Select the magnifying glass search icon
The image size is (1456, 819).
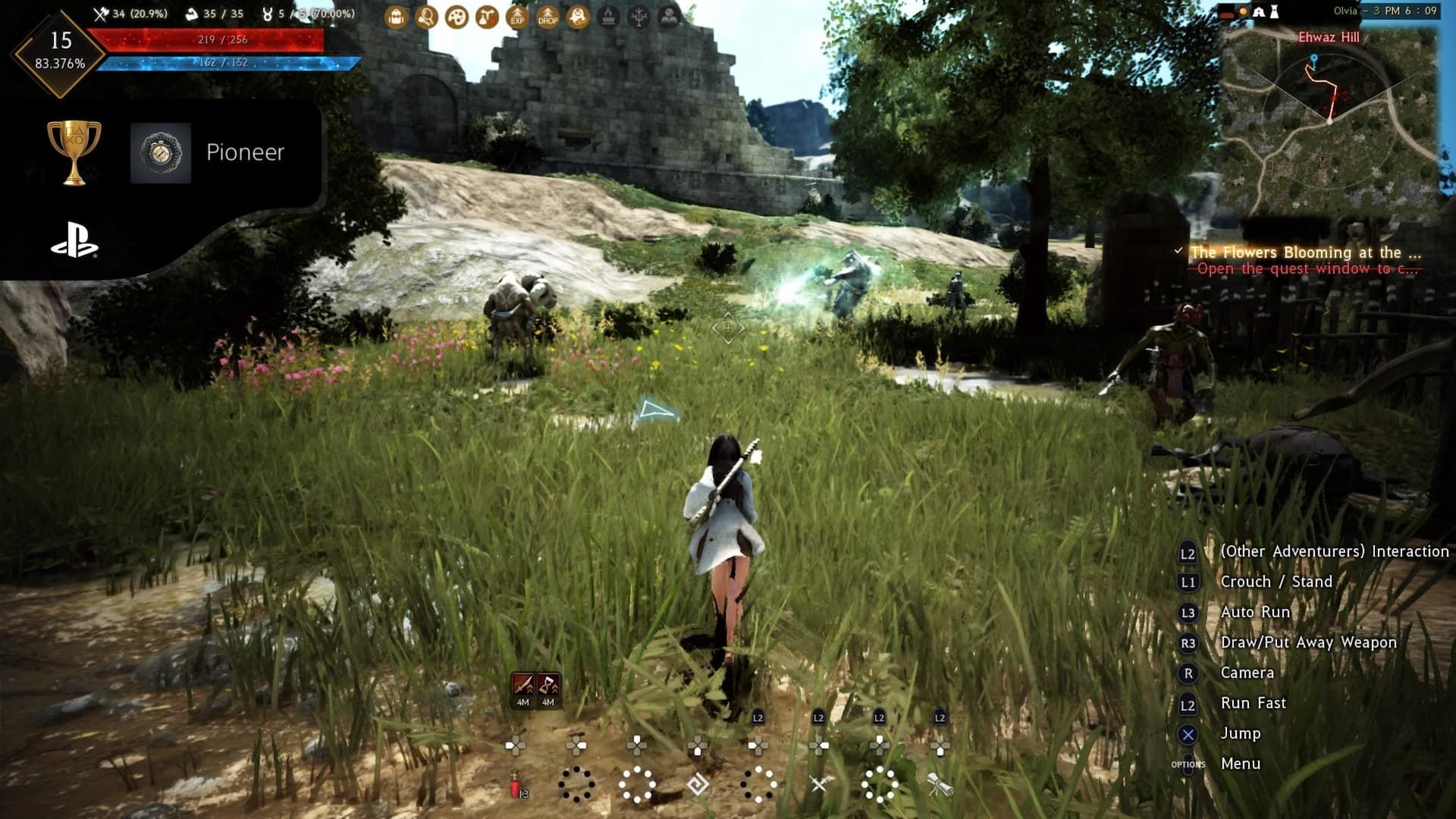(426, 16)
